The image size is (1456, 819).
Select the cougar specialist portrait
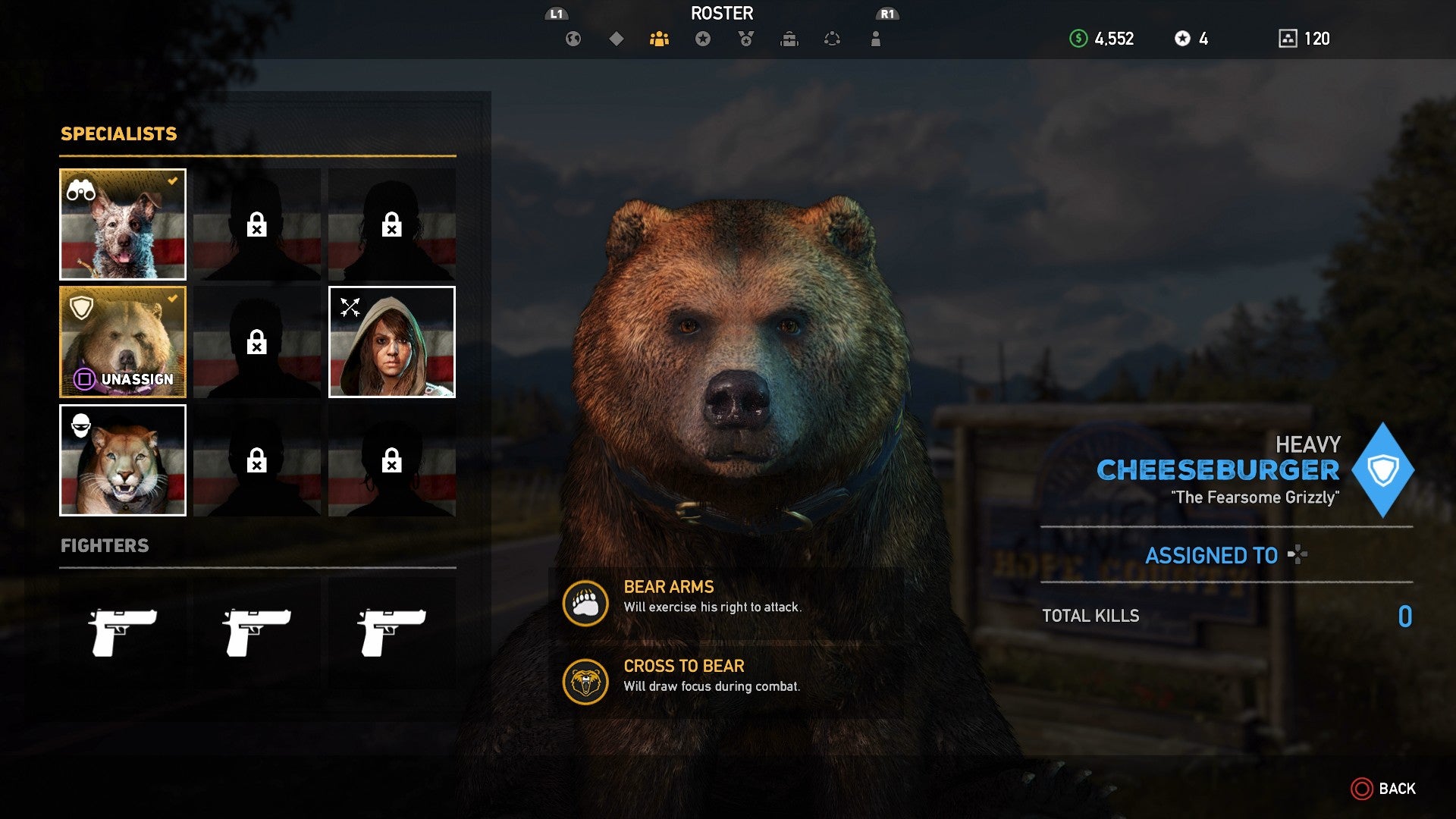(x=122, y=460)
